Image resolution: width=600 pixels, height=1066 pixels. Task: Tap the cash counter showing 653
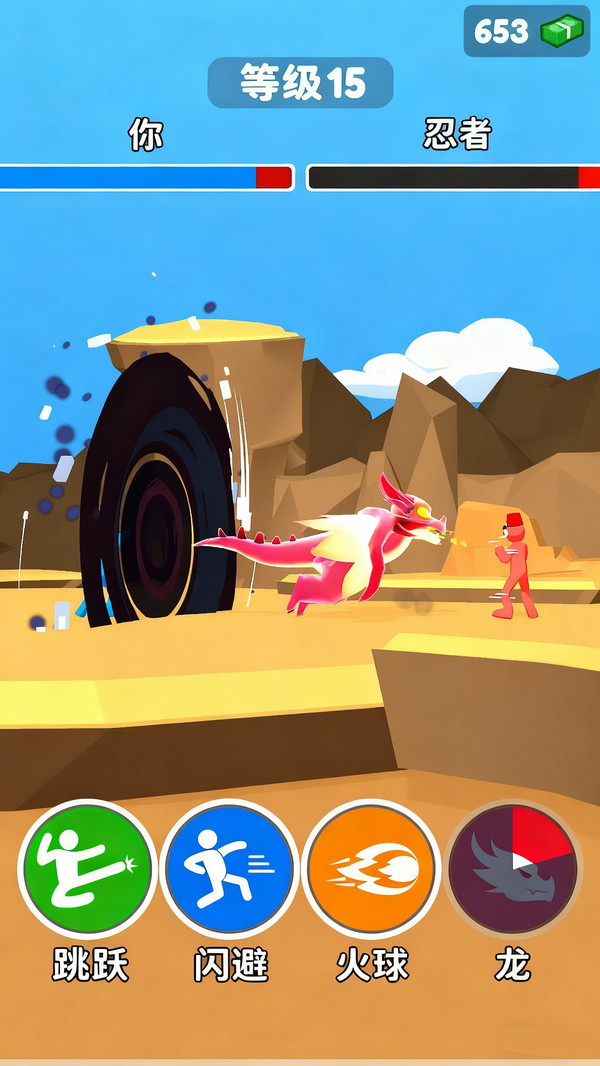(x=527, y=31)
